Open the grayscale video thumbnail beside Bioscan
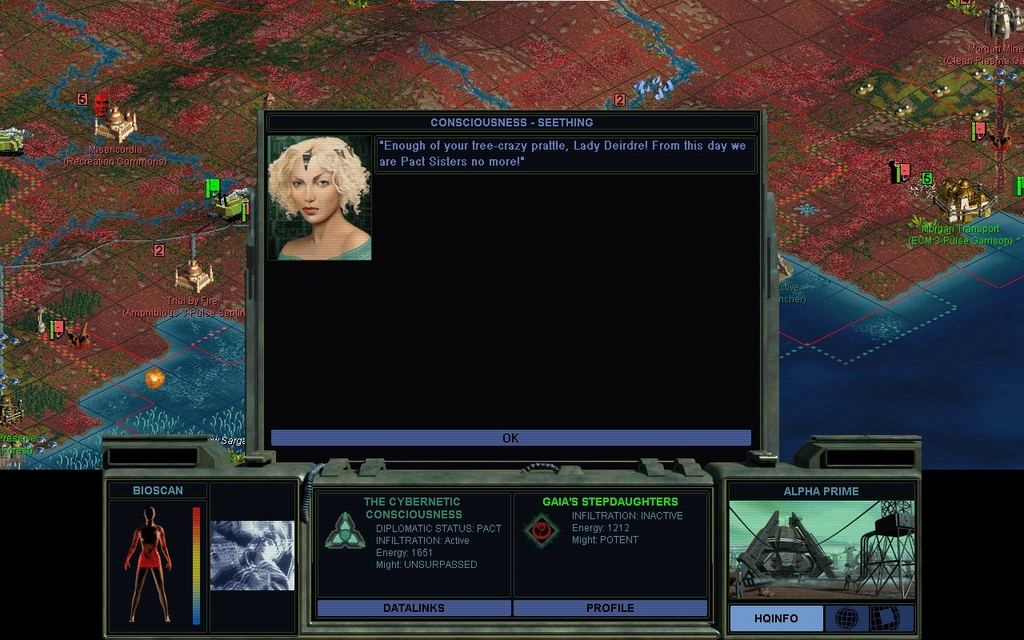The height and width of the screenshot is (640, 1024). tap(252, 555)
